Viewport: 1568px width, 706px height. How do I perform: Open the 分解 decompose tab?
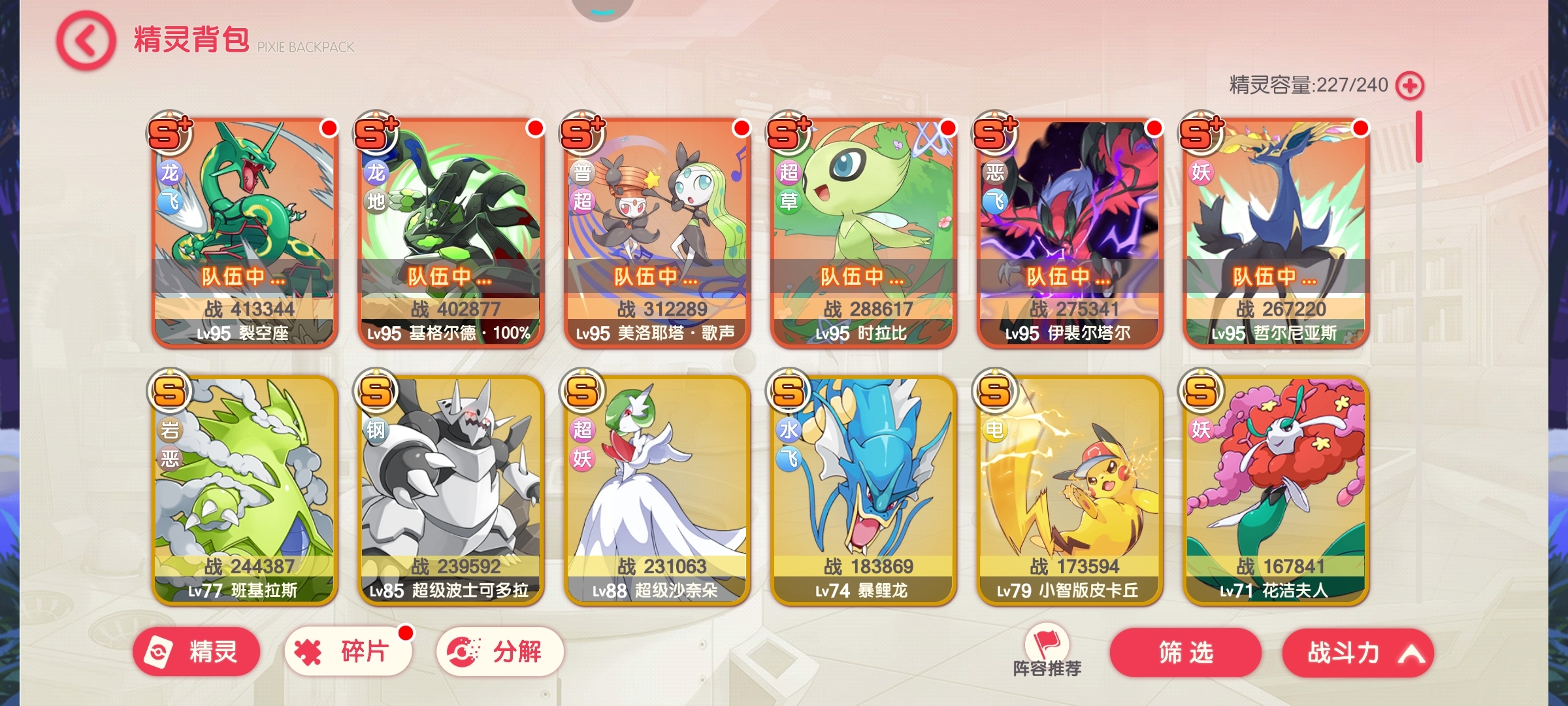(500, 652)
